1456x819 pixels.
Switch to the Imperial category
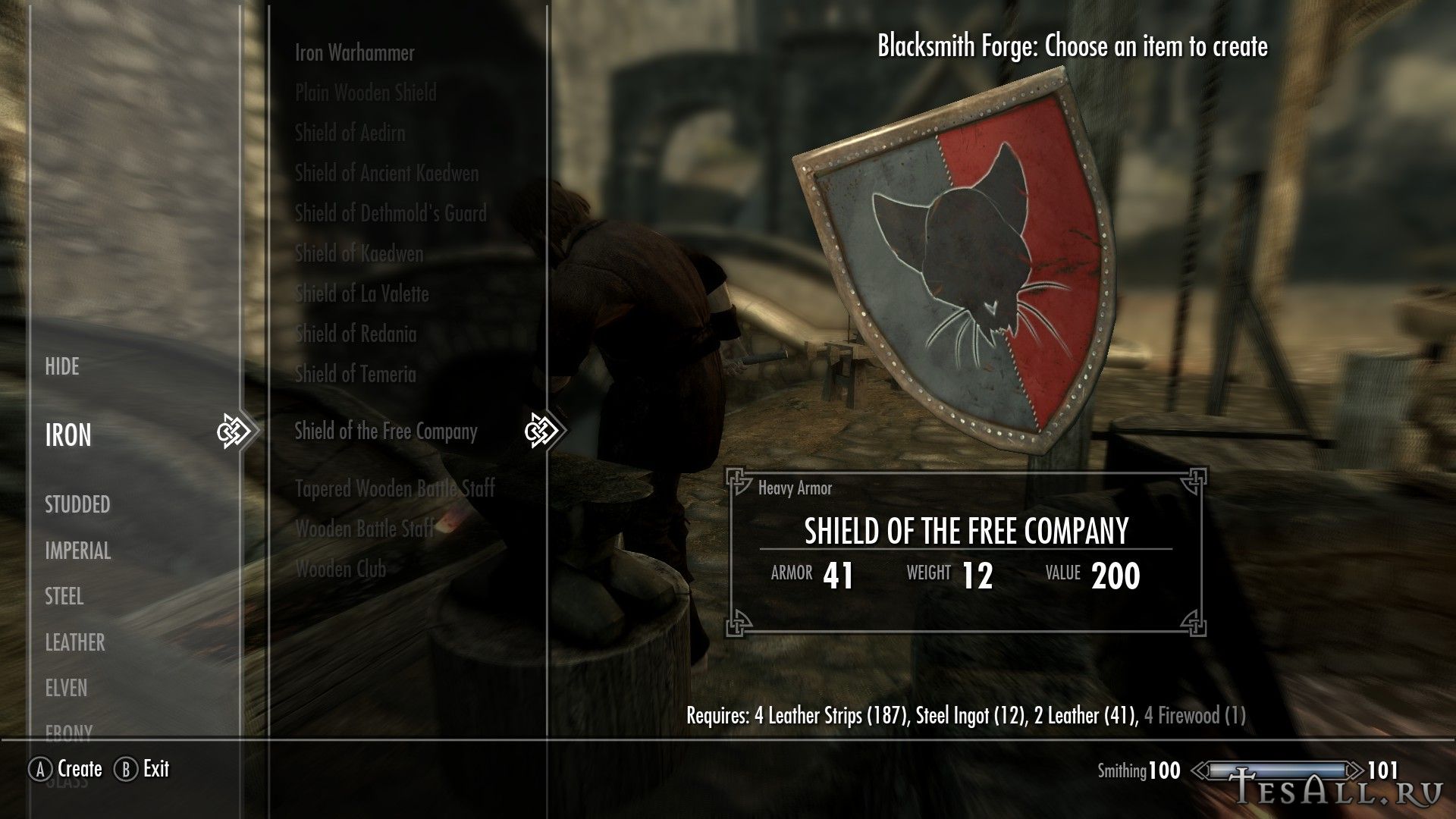[x=78, y=551]
